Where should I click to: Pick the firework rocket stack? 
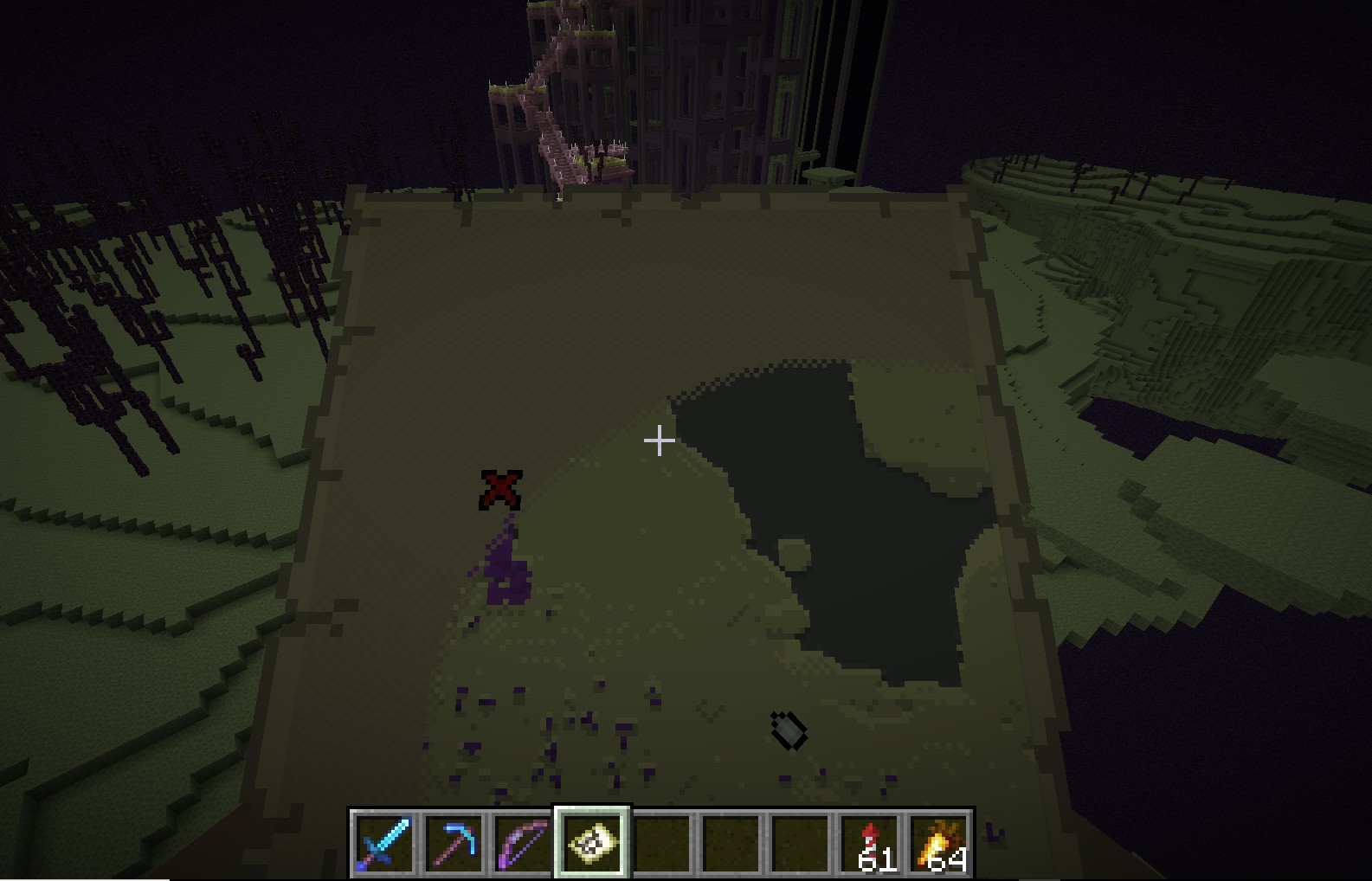point(872,843)
